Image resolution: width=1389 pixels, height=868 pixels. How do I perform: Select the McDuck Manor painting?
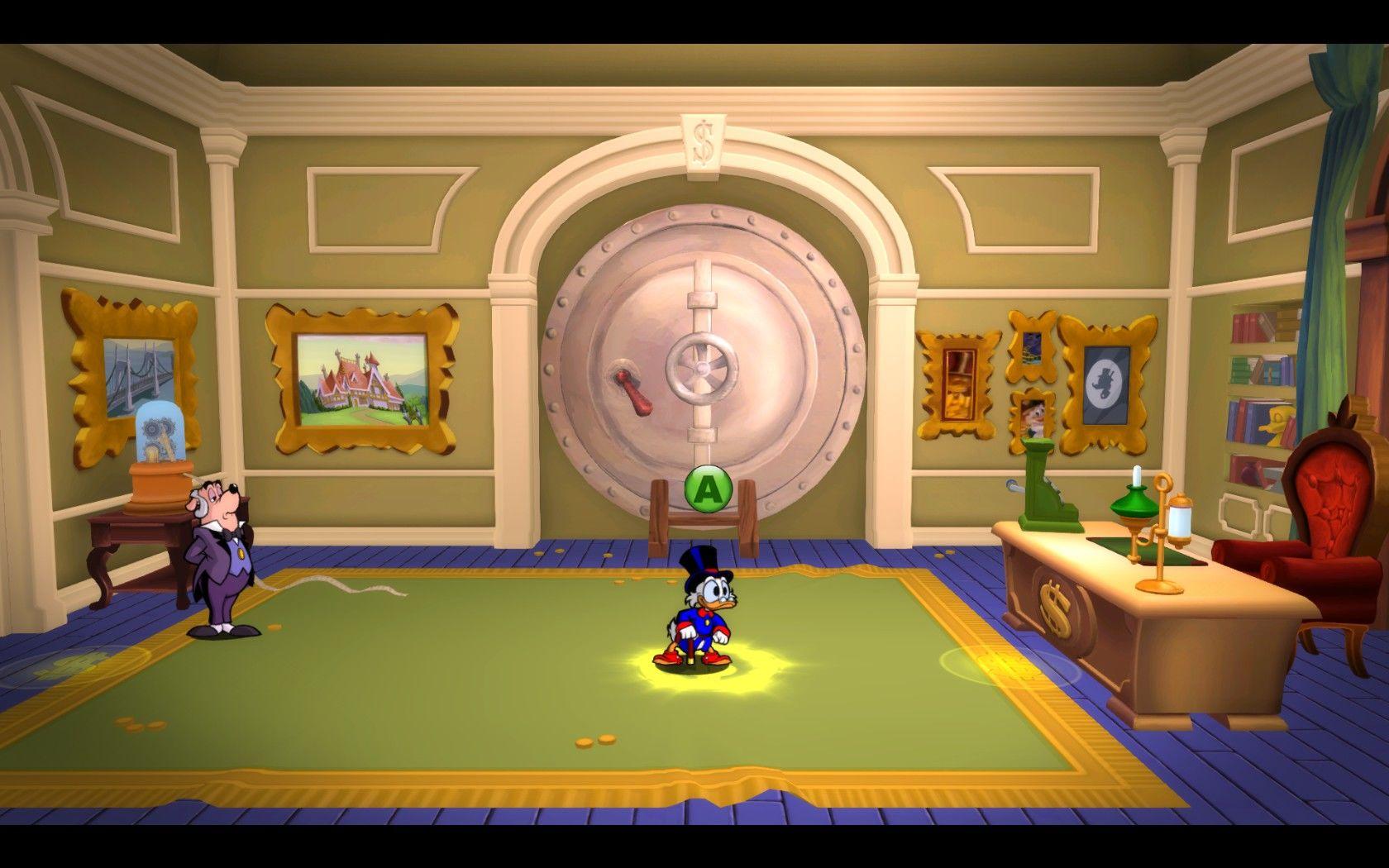[x=360, y=380]
